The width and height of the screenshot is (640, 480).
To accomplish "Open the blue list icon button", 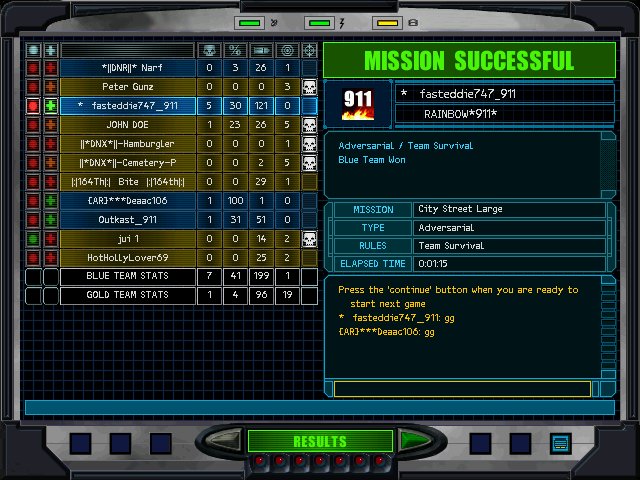I will pos(559,442).
